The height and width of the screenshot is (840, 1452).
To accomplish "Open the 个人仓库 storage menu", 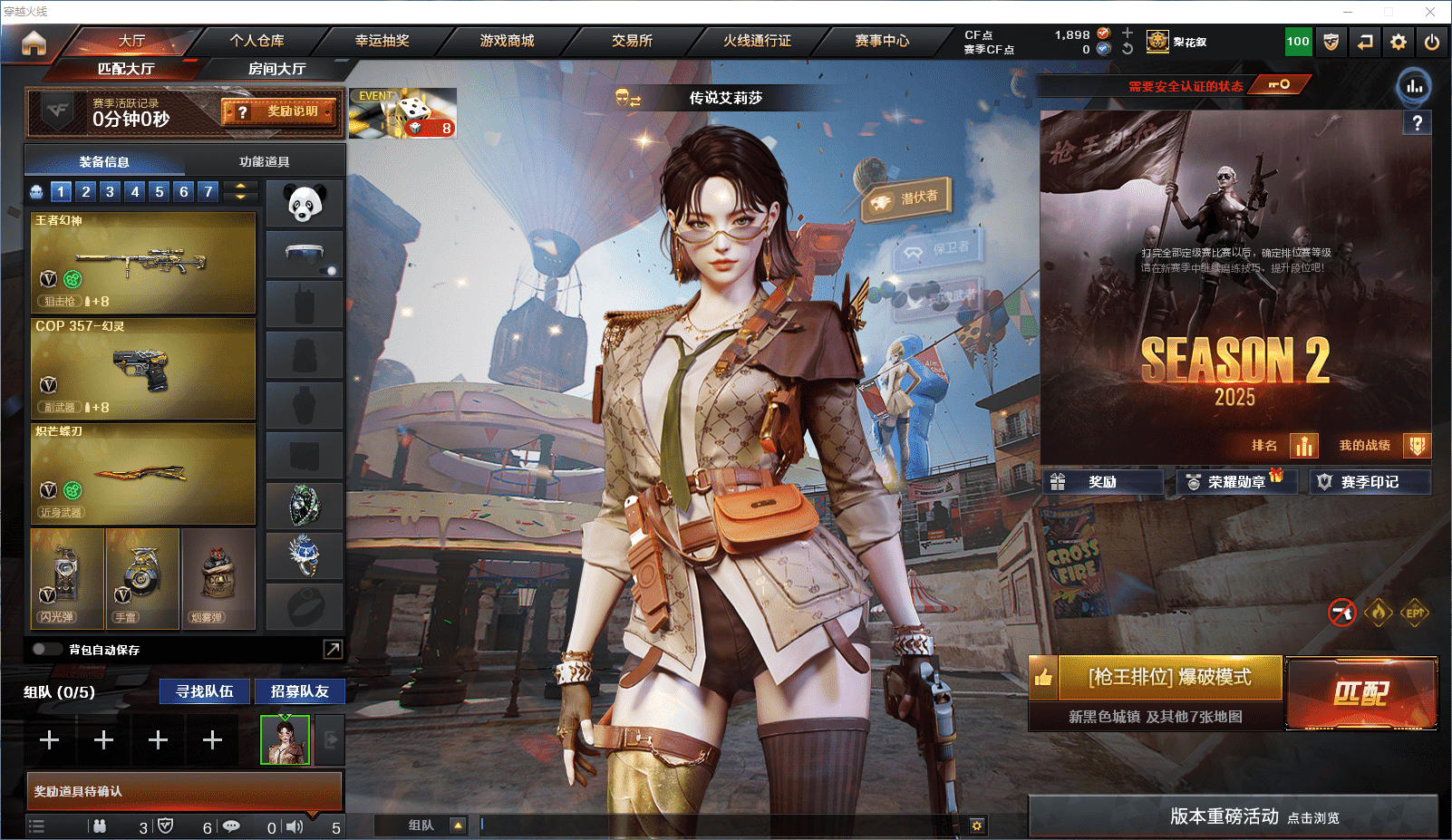I will 257,41.
